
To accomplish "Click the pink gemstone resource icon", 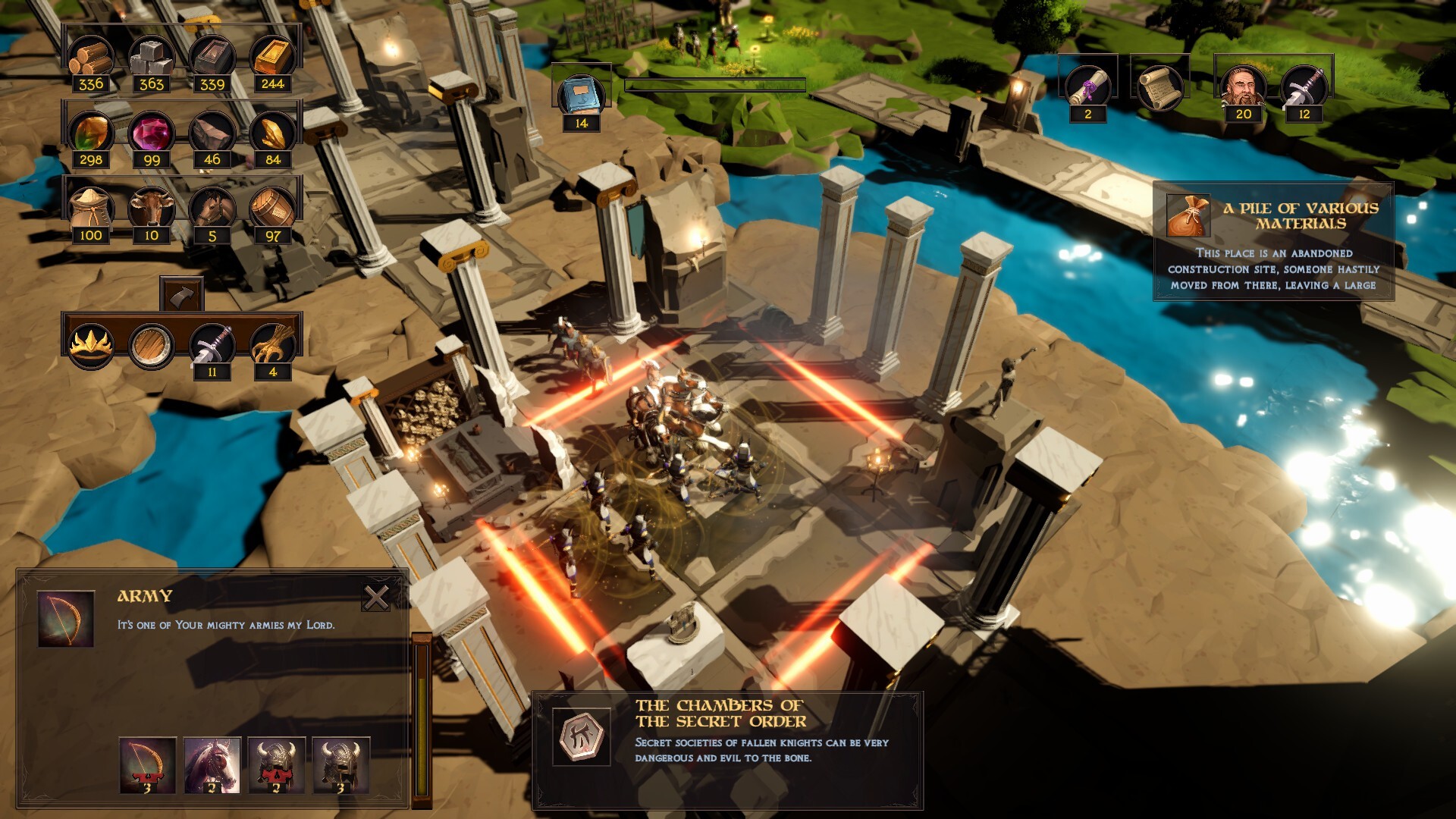I will [152, 133].
